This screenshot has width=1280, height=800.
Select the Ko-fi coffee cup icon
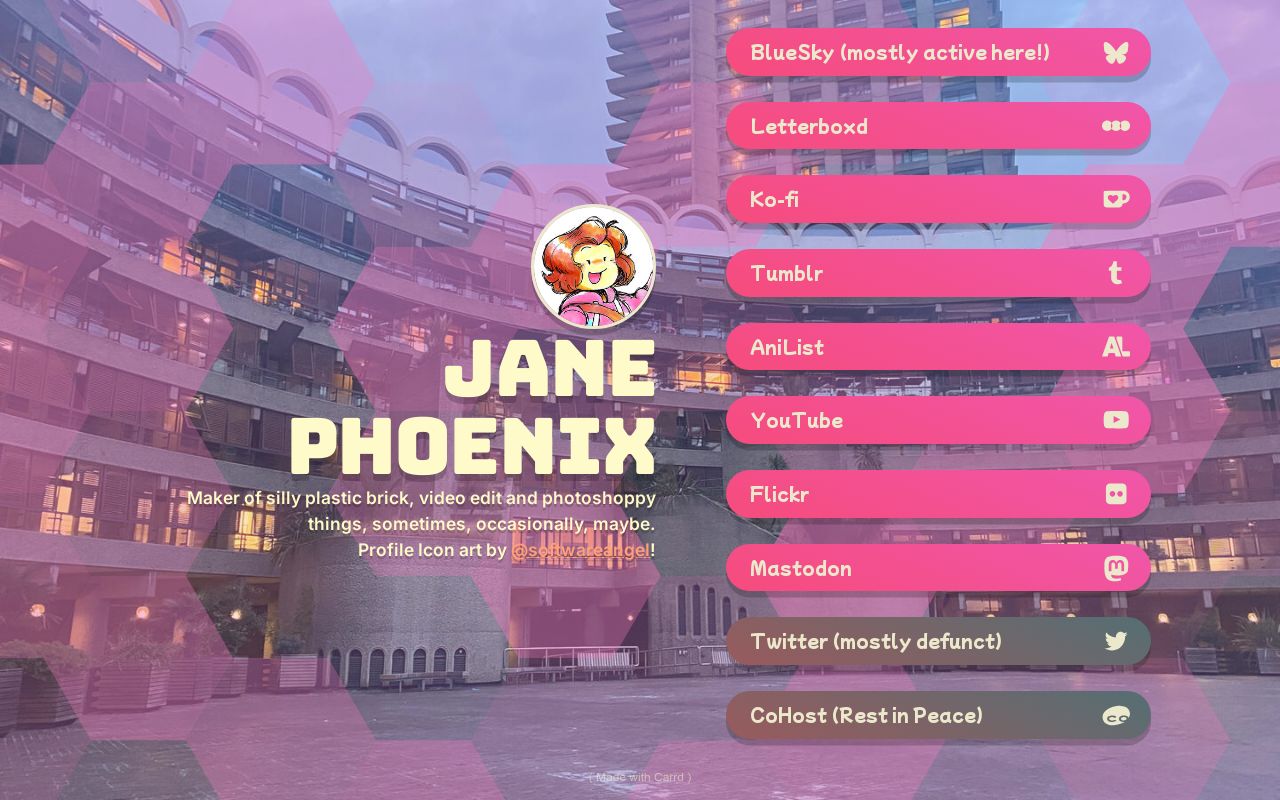(1116, 199)
